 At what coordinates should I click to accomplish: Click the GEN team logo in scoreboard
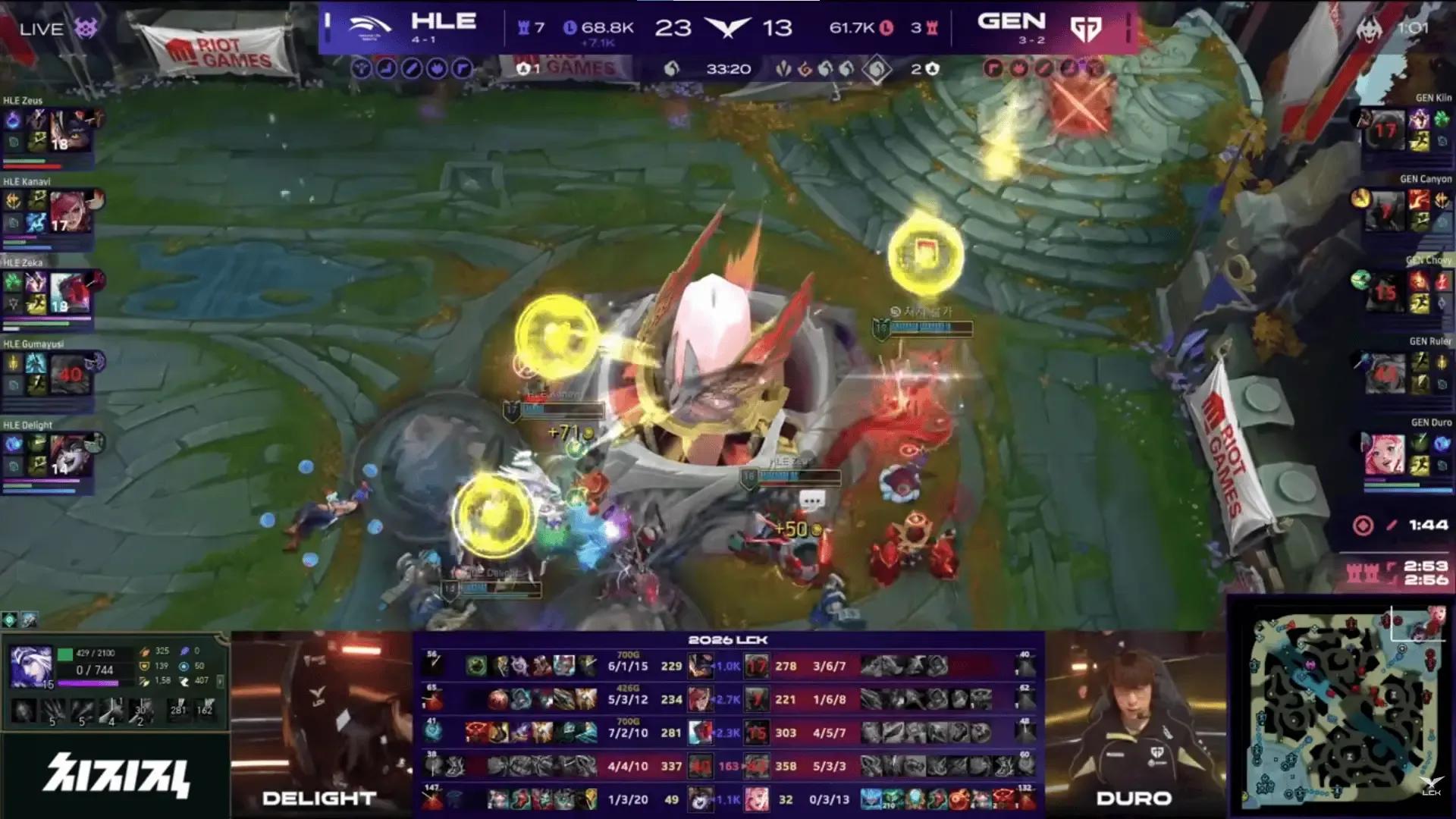click(1085, 29)
